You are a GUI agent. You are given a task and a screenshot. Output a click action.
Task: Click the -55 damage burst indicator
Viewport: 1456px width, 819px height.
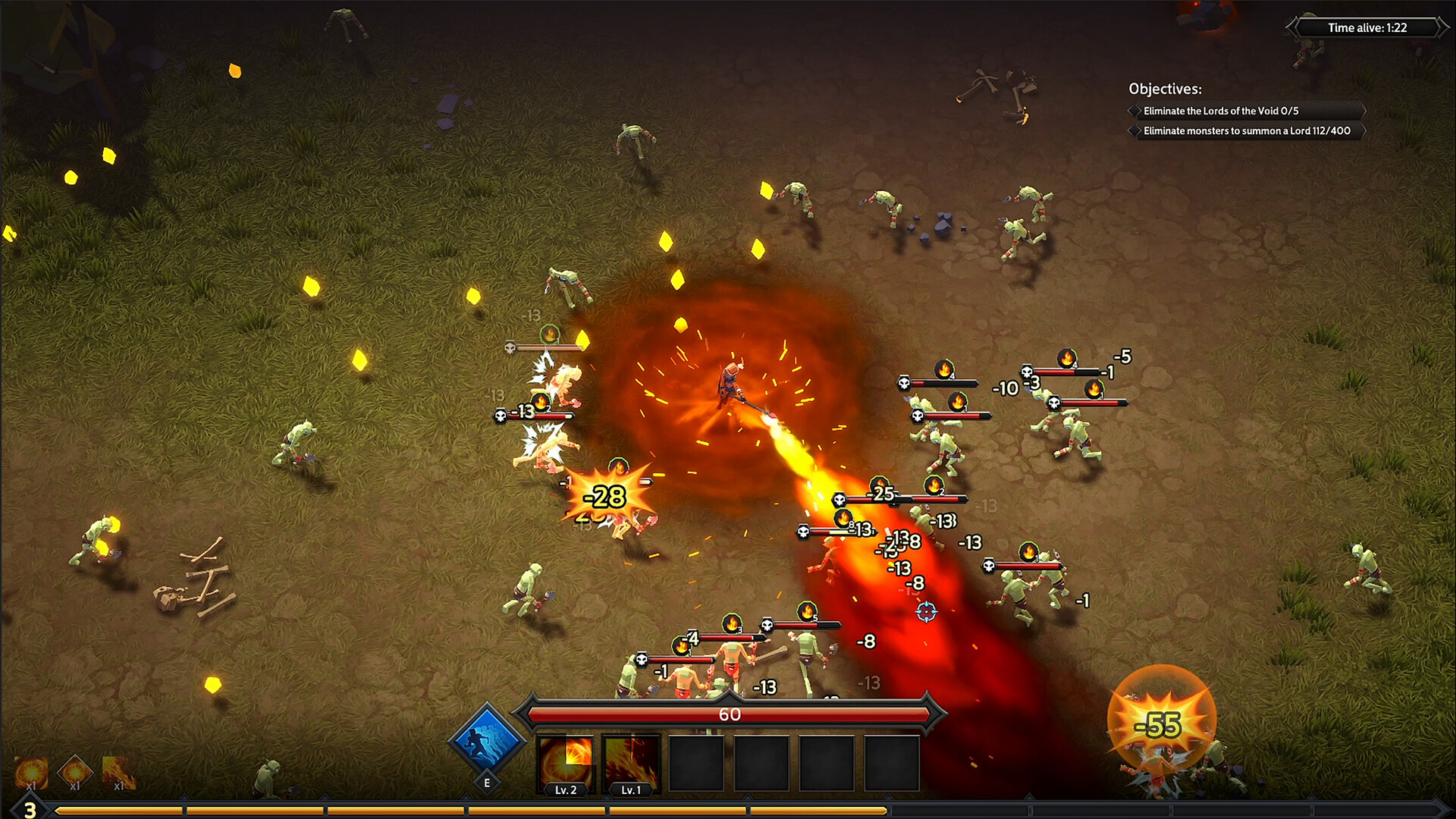1156,724
